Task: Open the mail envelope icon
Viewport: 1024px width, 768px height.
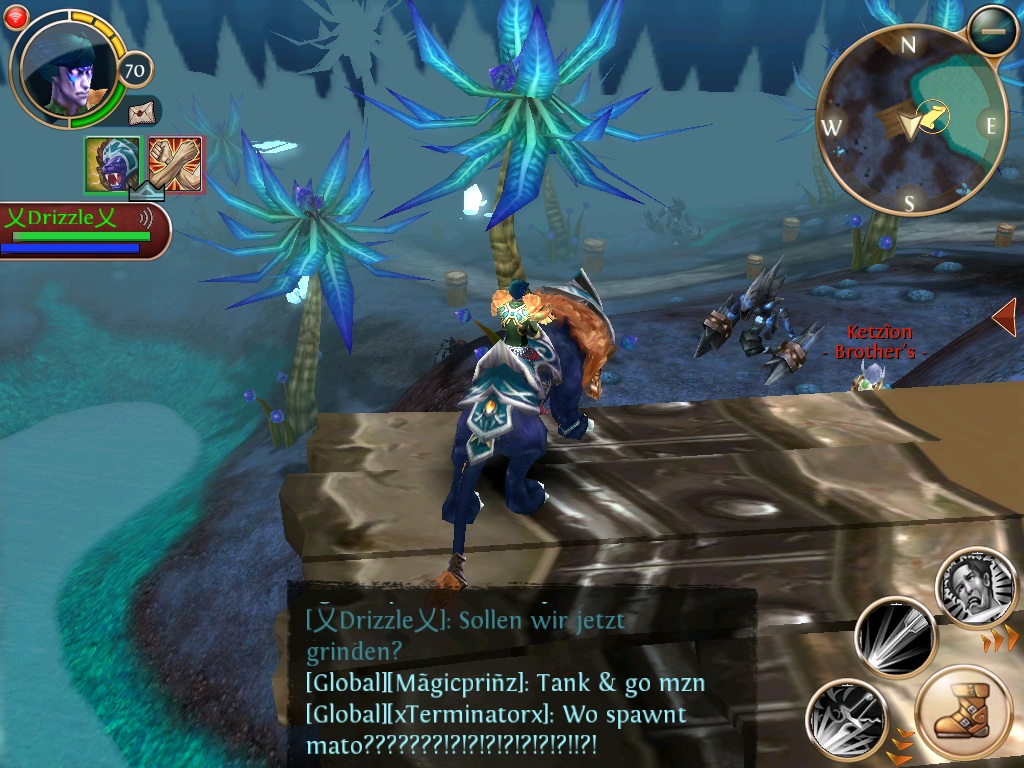Action: [x=143, y=111]
